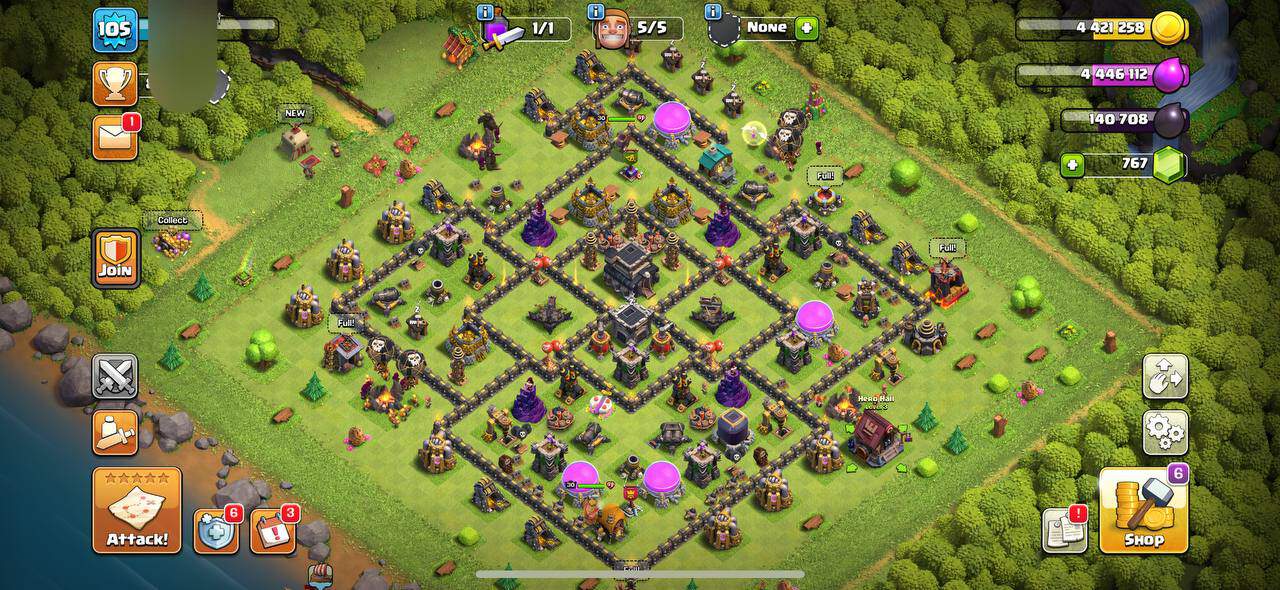Open the blue shield plus button
The height and width of the screenshot is (590, 1280).
(216, 532)
